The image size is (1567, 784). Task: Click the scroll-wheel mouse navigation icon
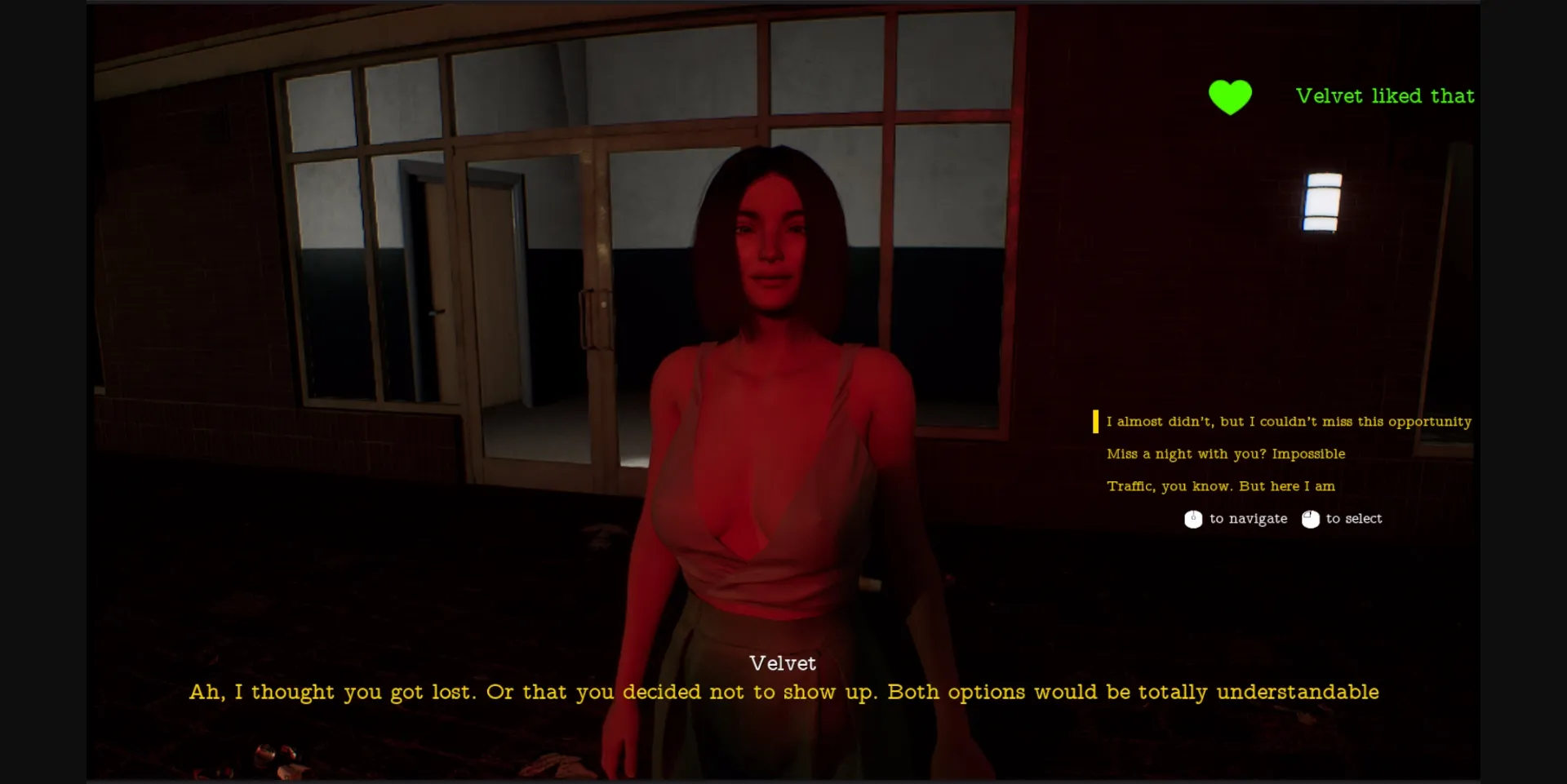pyautogui.click(x=1194, y=519)
